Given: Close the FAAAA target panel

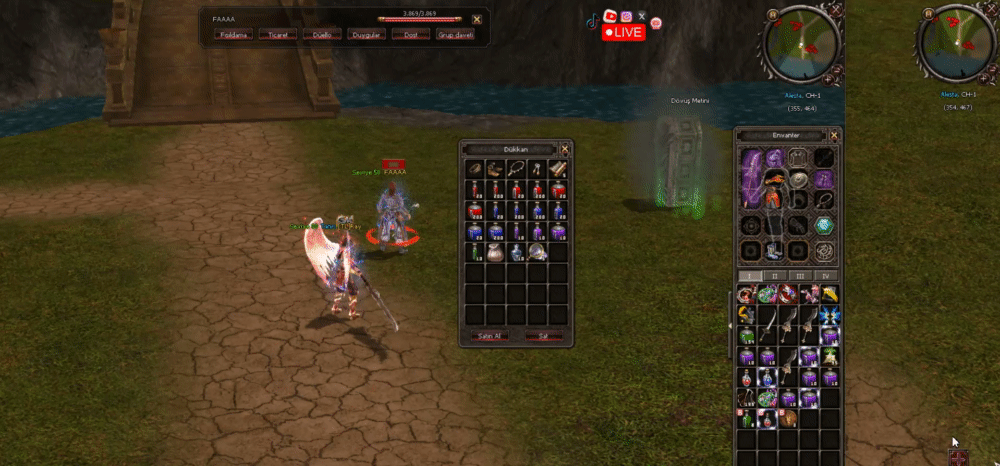Looking at the screenshot, I should point(477,18).
